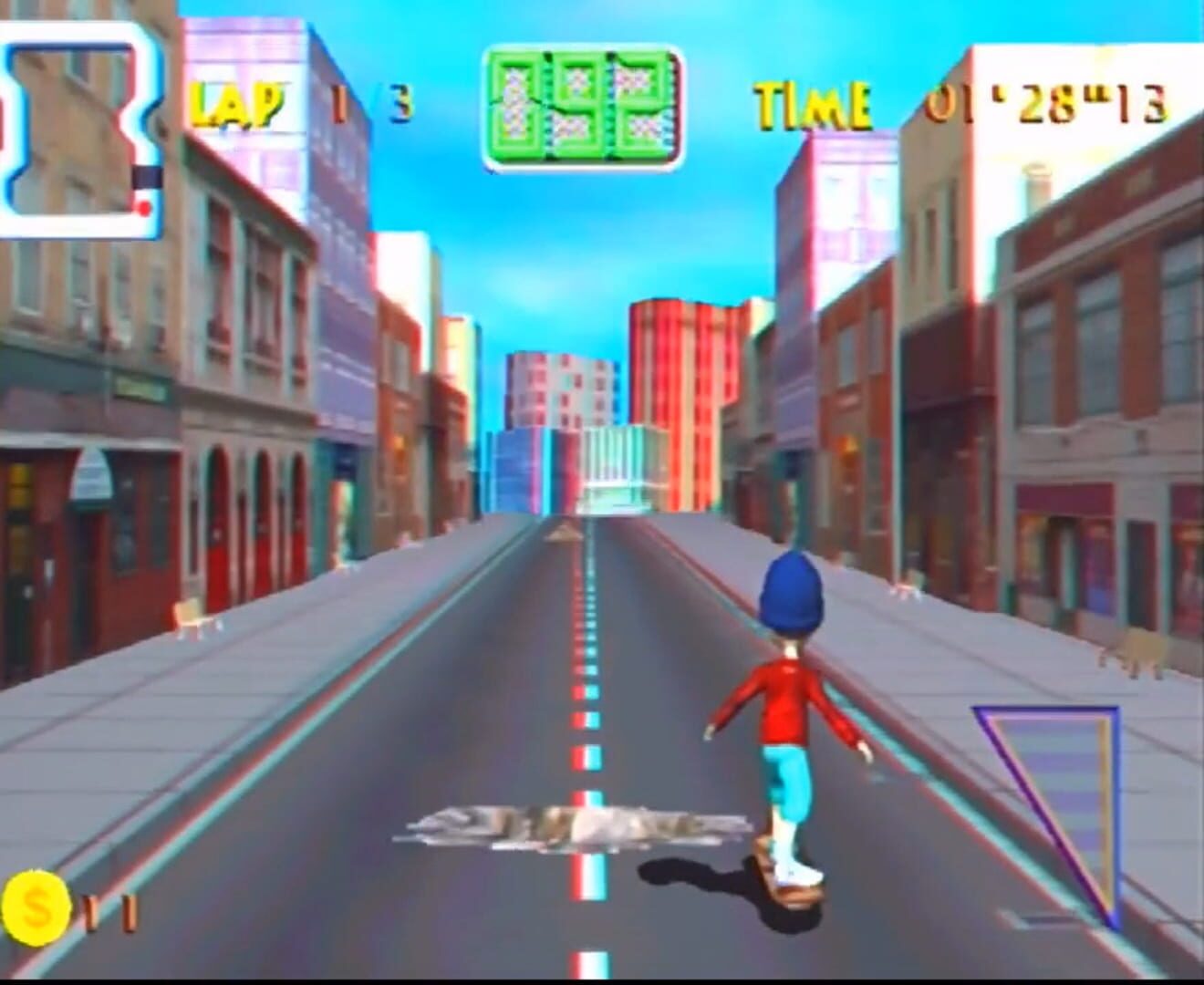The height and width of the screenshot is (985, 1204).
Task: Select the skateboarding character
Action: (x=791, y=721)
